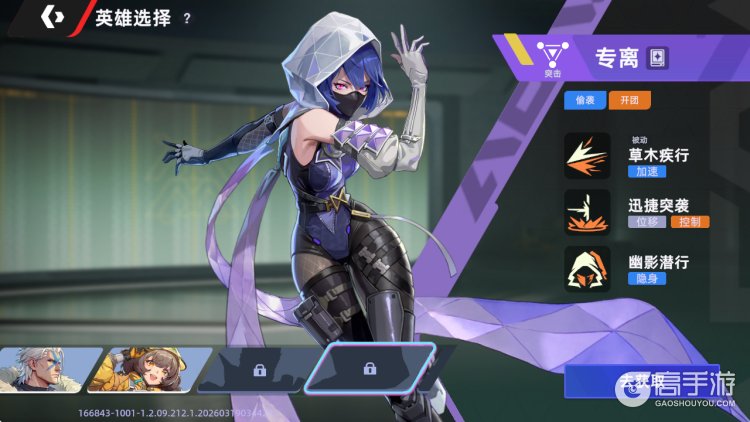
Task: View the 草木疾行 passive skill icon
Action: point(587,156)
